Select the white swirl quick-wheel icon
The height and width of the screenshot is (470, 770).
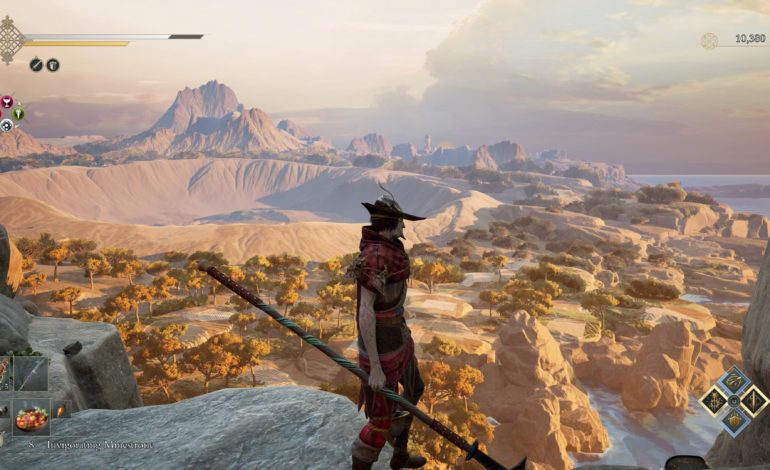click(7, 125)
